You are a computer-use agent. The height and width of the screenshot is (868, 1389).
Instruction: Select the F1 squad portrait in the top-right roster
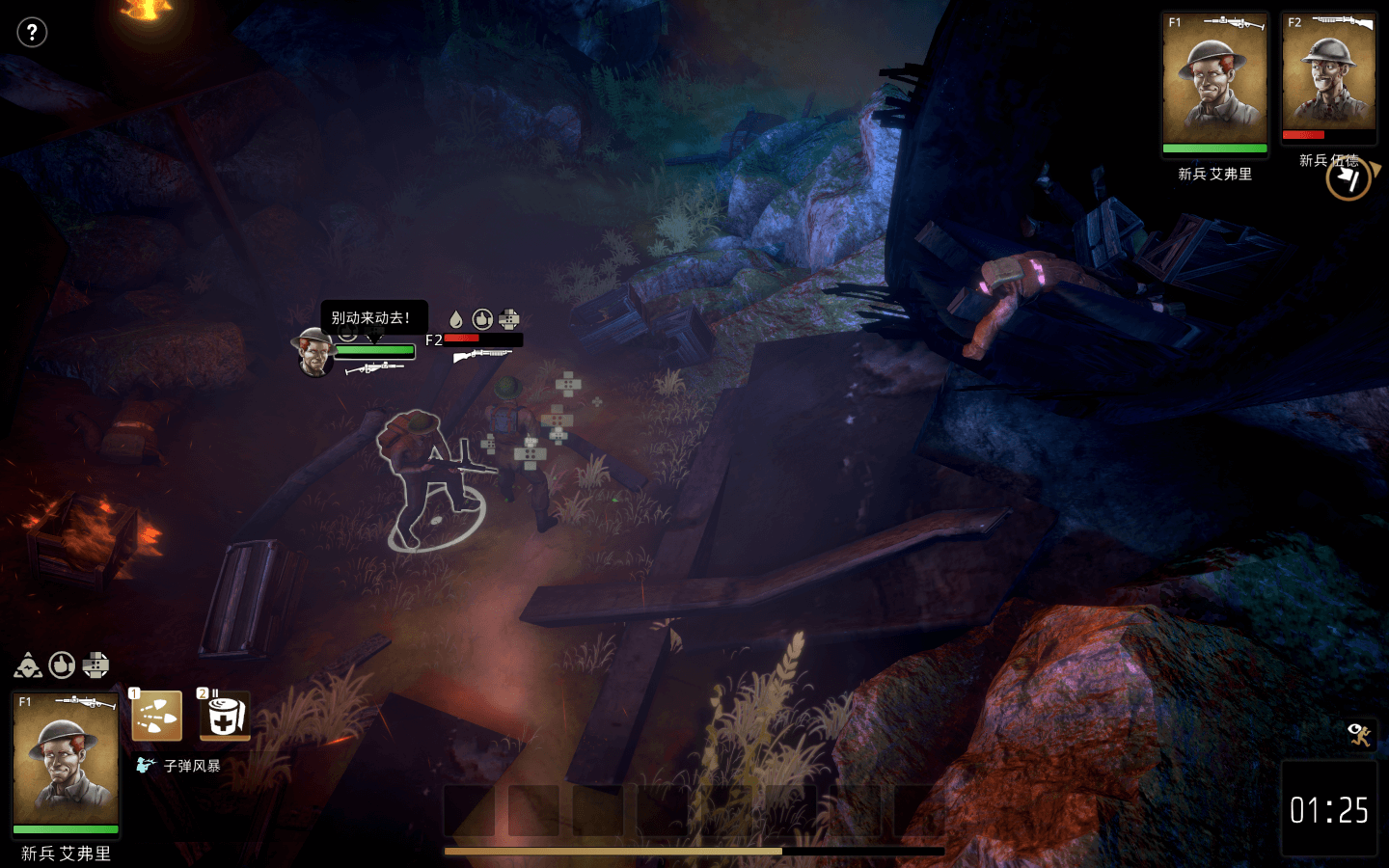tap(1214, 85)
